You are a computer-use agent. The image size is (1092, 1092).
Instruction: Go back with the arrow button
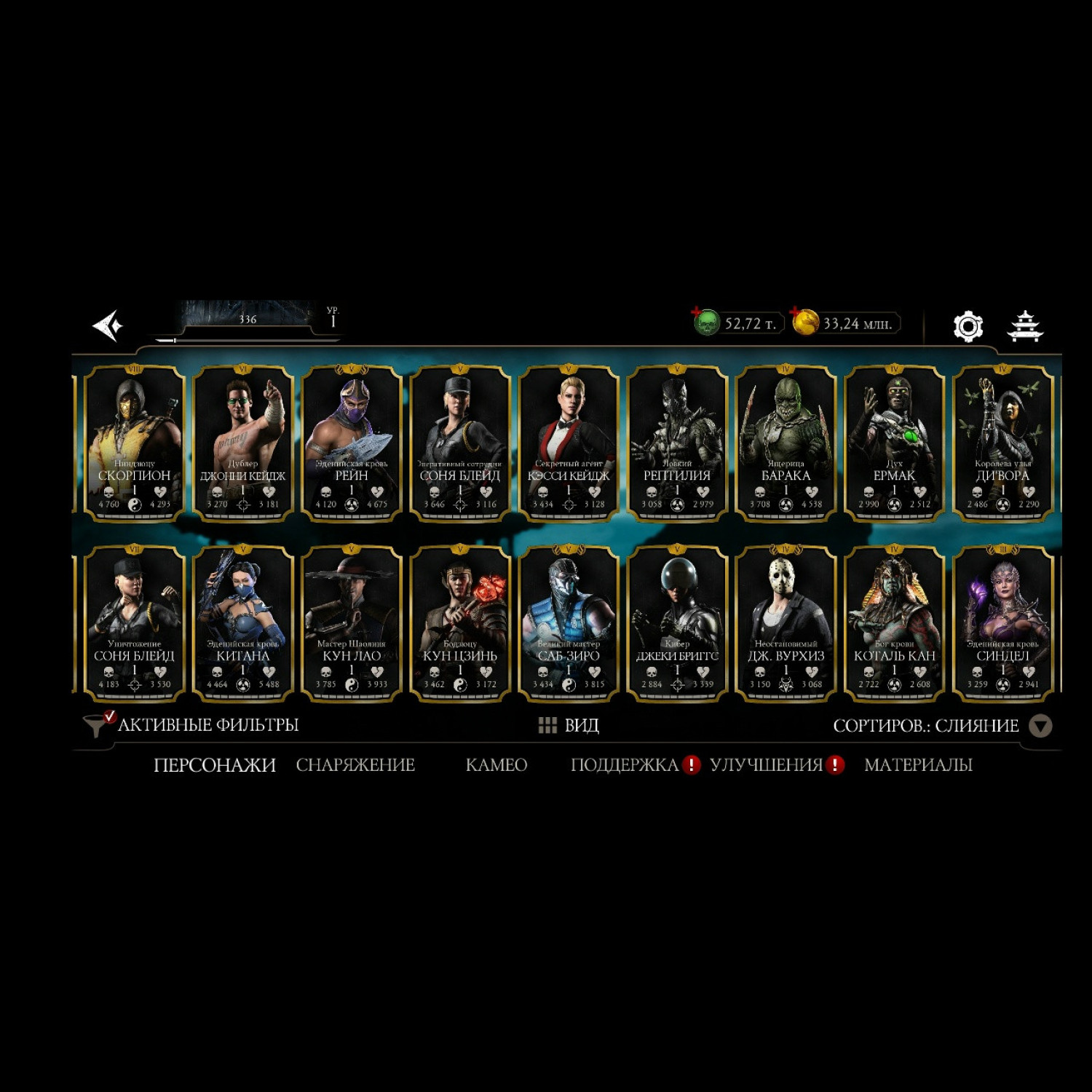tap(108, 325)
